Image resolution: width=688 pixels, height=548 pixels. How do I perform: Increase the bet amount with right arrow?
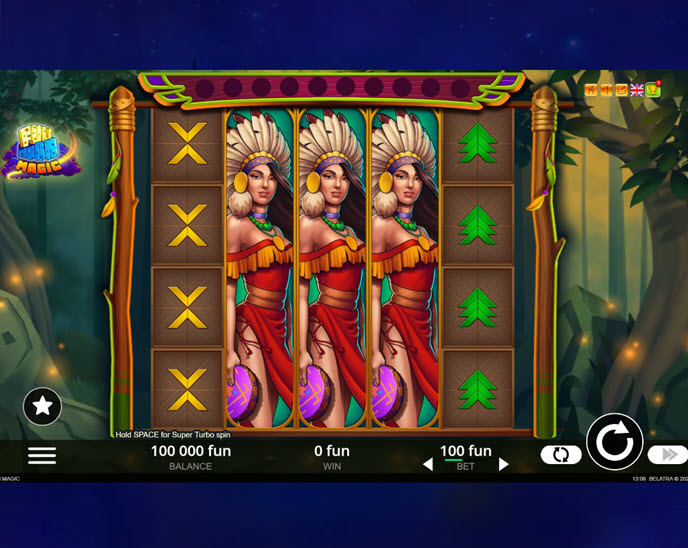[x=504, y=464]
